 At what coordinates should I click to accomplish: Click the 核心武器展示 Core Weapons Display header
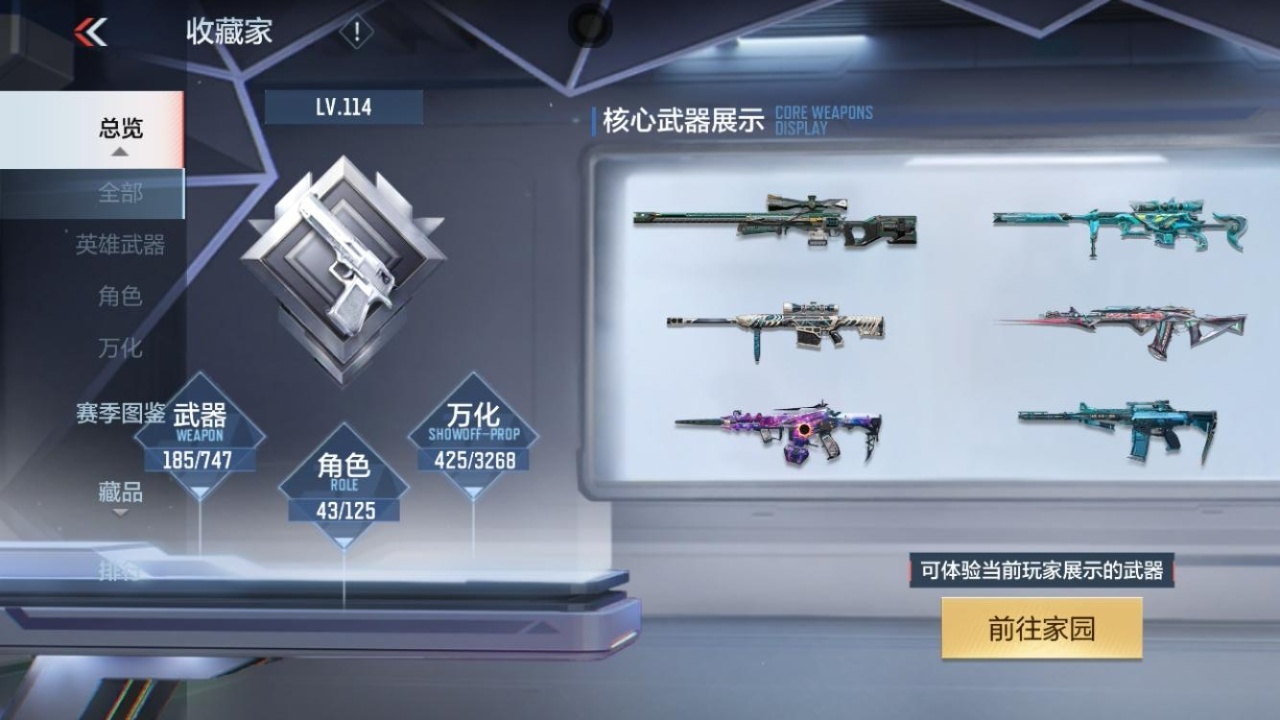point(685,118)
